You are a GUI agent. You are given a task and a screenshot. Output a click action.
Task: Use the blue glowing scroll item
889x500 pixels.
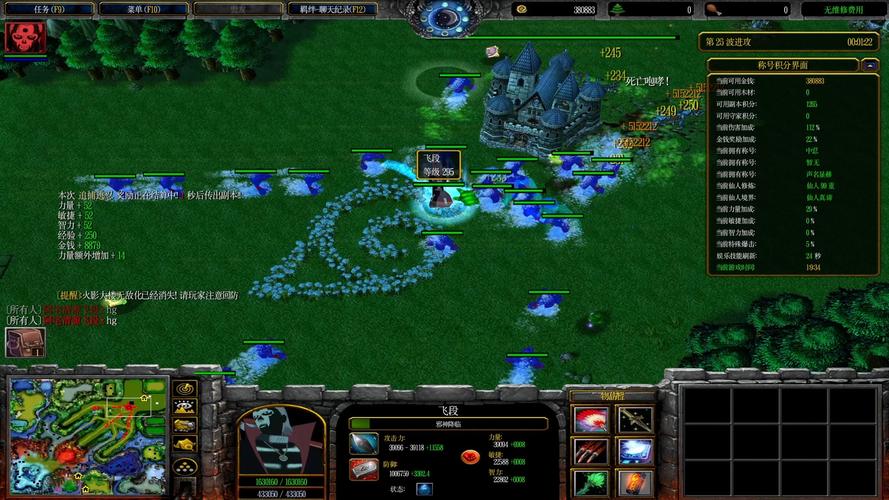[x=635, y=452]
